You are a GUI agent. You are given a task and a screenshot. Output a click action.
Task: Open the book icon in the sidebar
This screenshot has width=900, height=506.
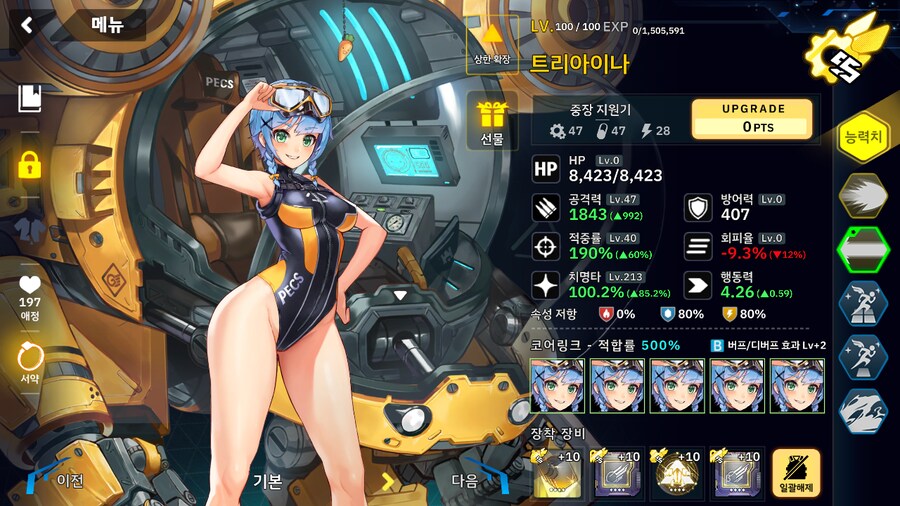click(29, 98)
